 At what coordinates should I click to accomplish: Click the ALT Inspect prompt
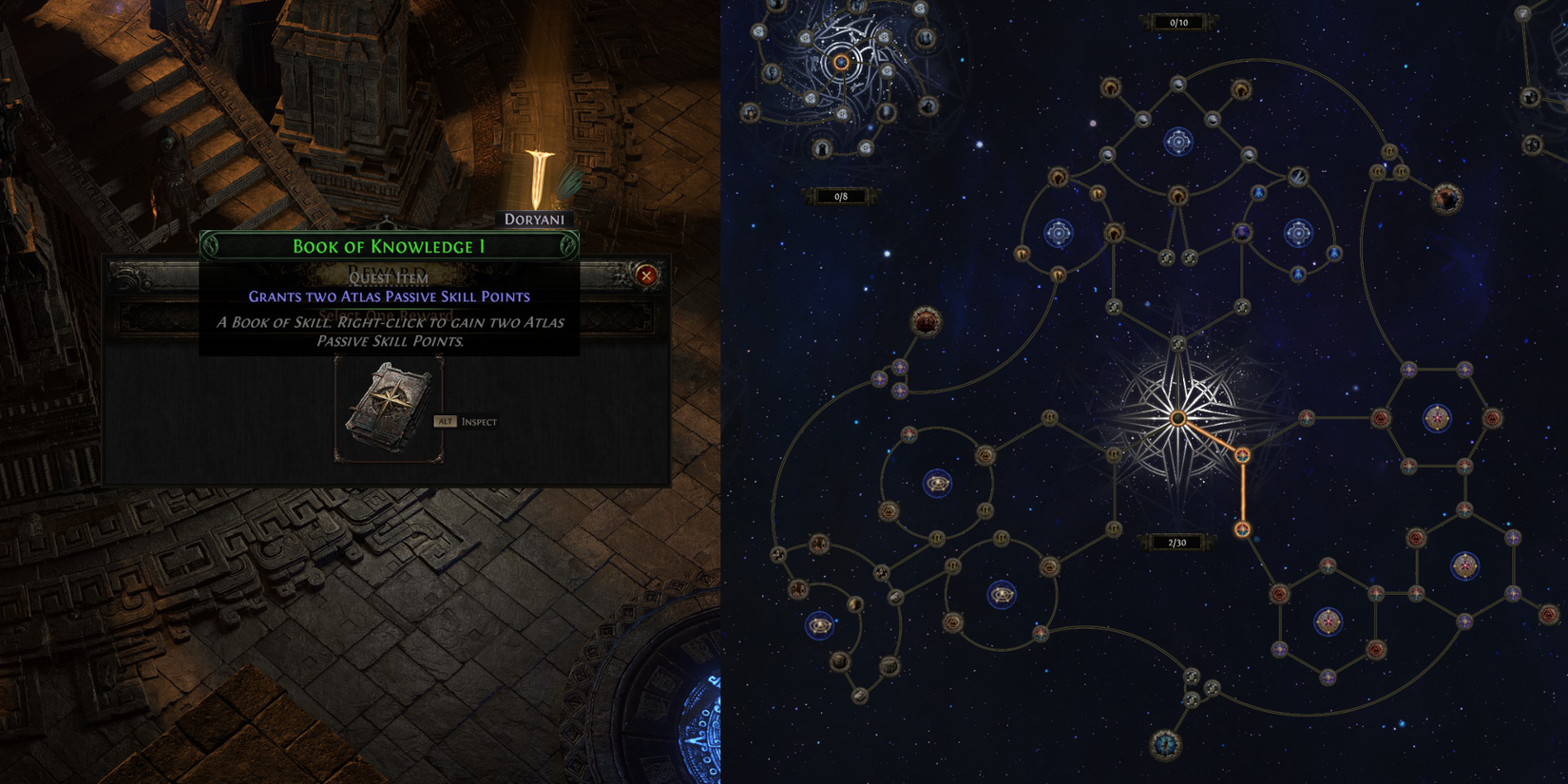pos(466,421)
